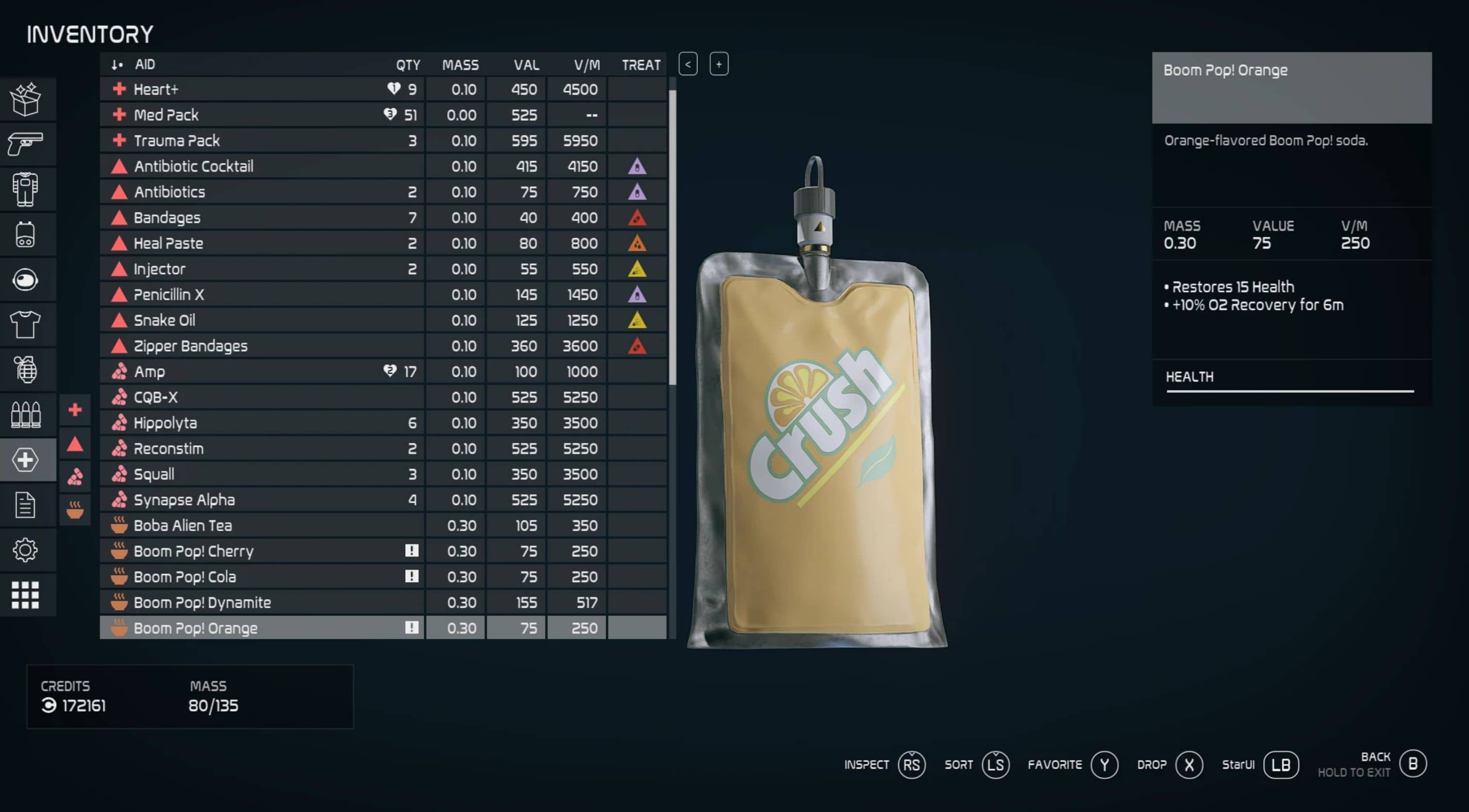Viewport: 1469px width, 812px height.
Task: Select Boom Pop! Dynamite row
Action: [x=263, y=602]
